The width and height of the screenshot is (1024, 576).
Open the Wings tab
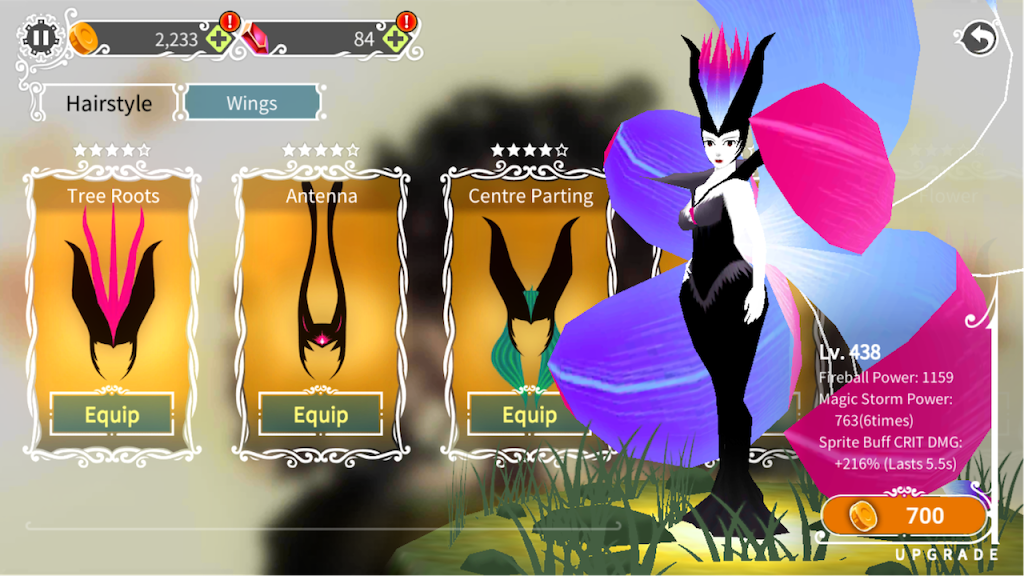[252, 102]
